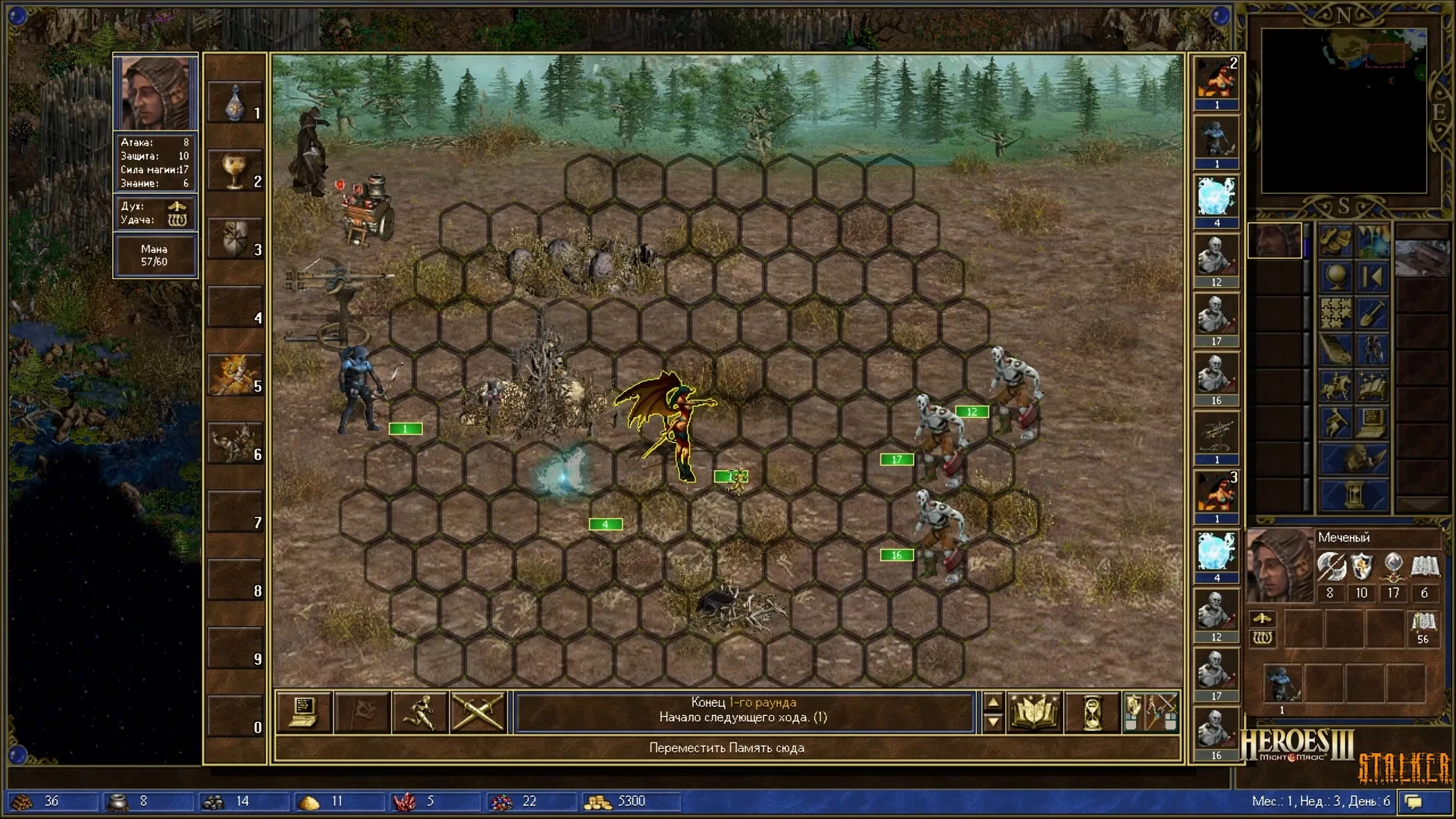Click the mana bar showing 57/60
Screen dimensions: 1456x819
tap(155, 254)
